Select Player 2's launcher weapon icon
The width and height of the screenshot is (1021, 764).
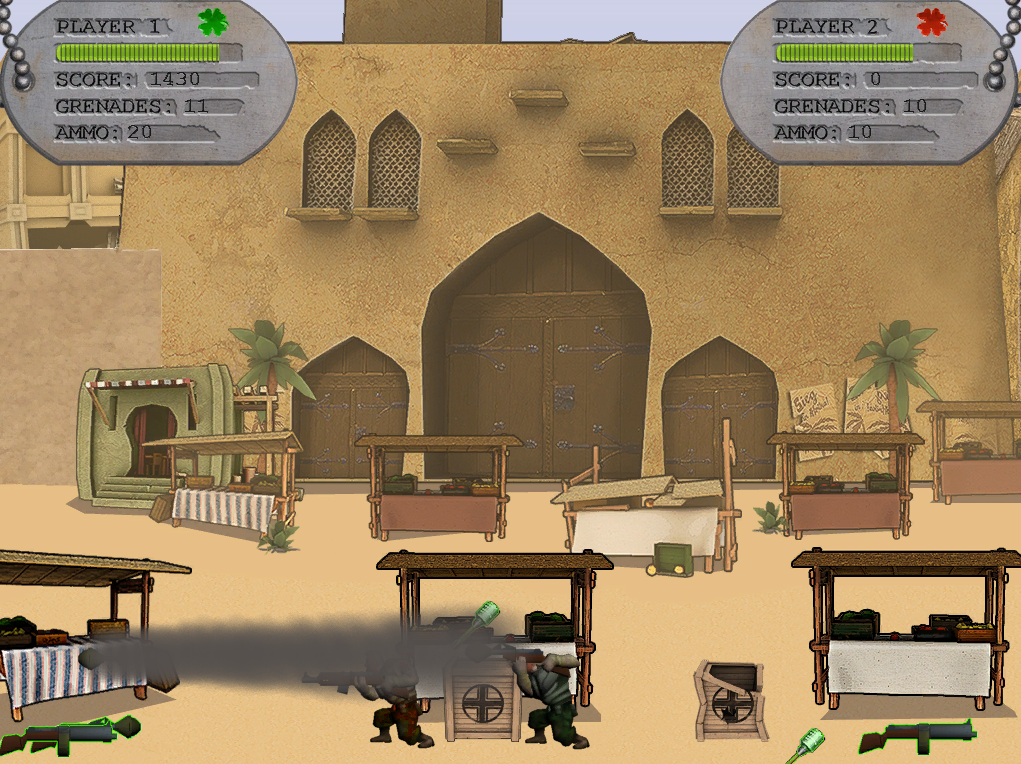(x=916, y=735)
